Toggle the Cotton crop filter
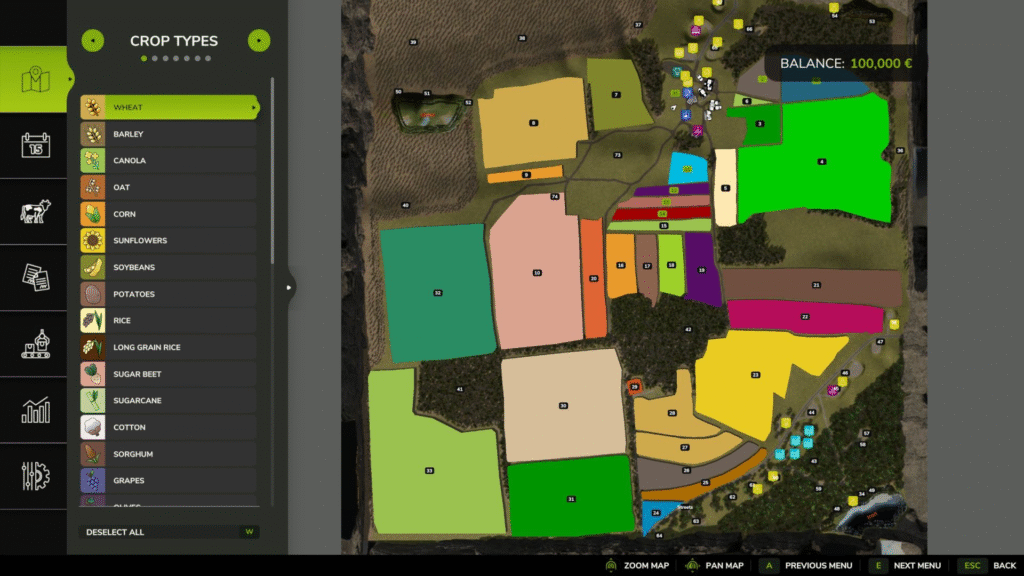Viewport: 1024px width, 576px height. [170, 427]
